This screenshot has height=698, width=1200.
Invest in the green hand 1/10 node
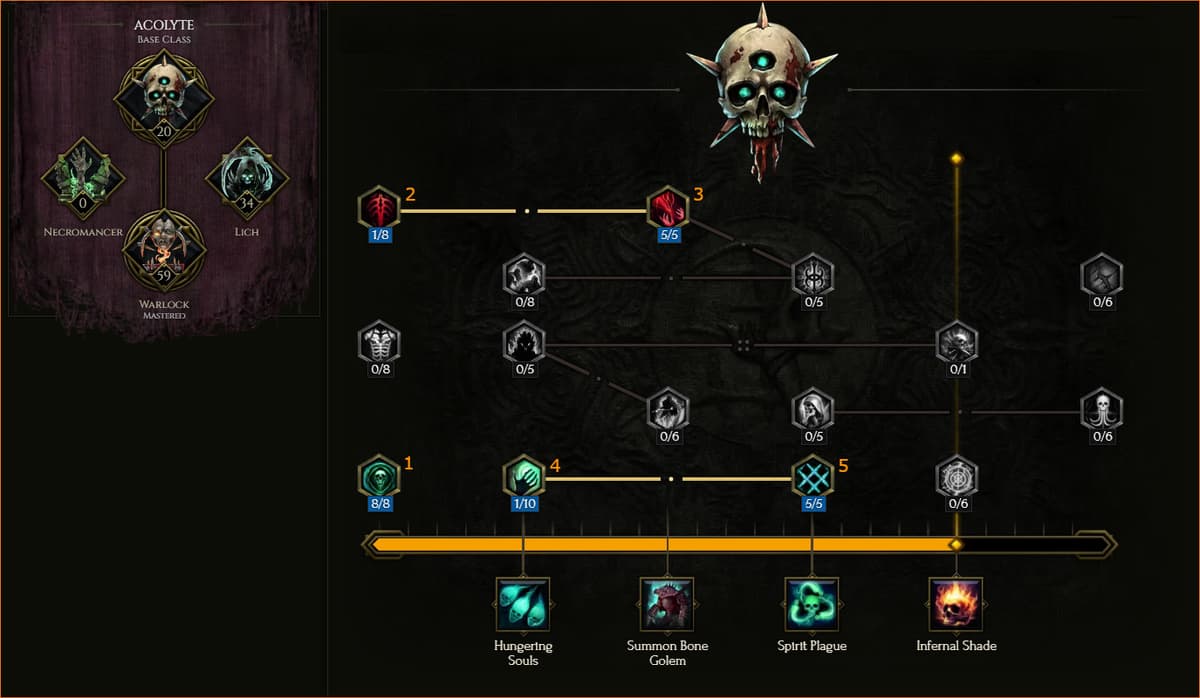point(524,476)
